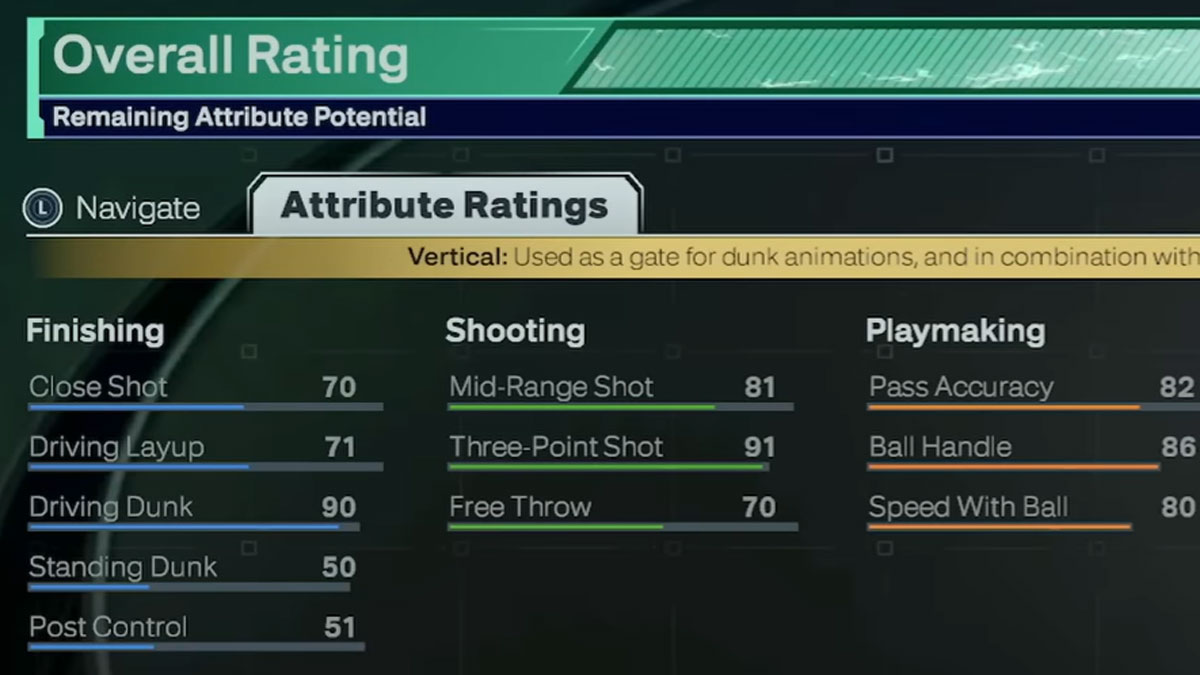Select the Driving Dunk rating bar

(193, 526)
